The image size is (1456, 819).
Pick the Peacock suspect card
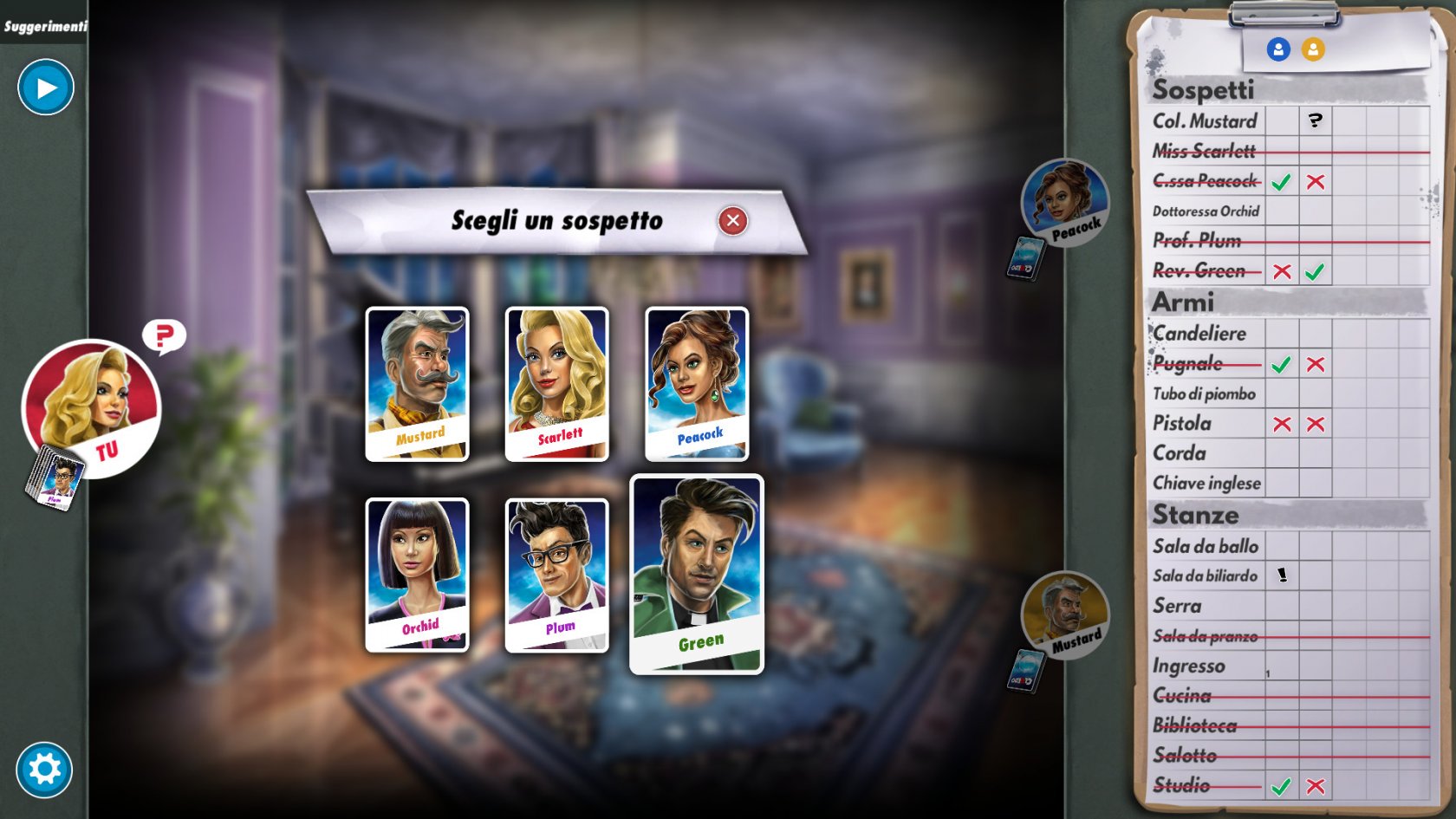click(697, 383)
